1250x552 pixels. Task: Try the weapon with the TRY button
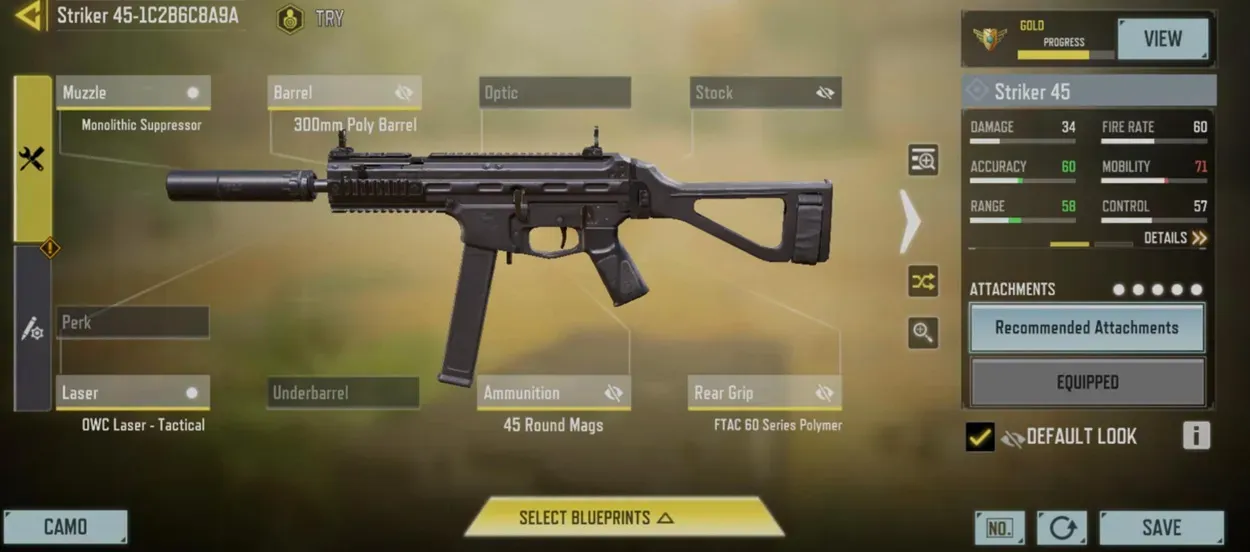coord(314,18)
